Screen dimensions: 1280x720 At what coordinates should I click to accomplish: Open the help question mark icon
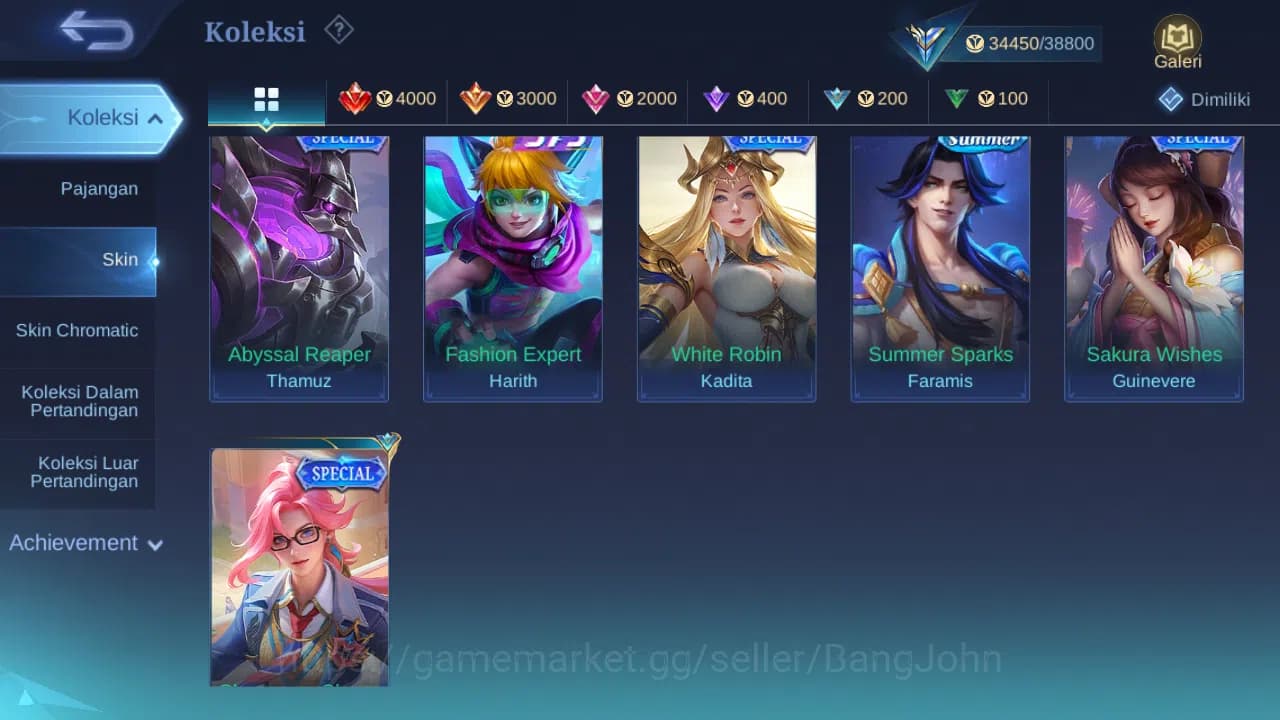[x=339, y=30]
